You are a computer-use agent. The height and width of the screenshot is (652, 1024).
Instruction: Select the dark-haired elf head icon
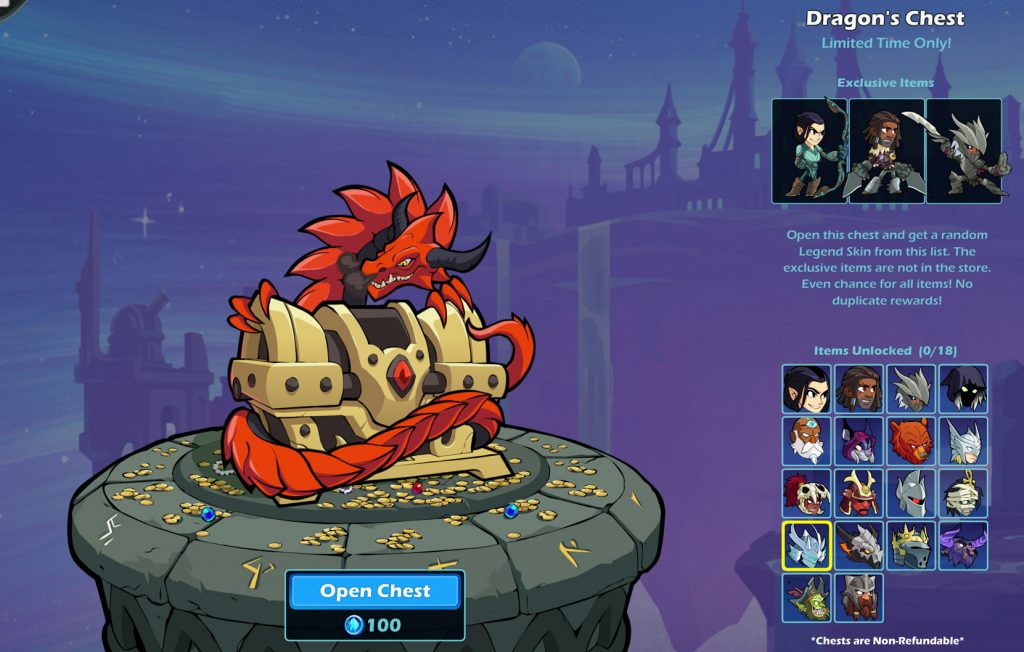pyautogui.click(x=807, y=389)
